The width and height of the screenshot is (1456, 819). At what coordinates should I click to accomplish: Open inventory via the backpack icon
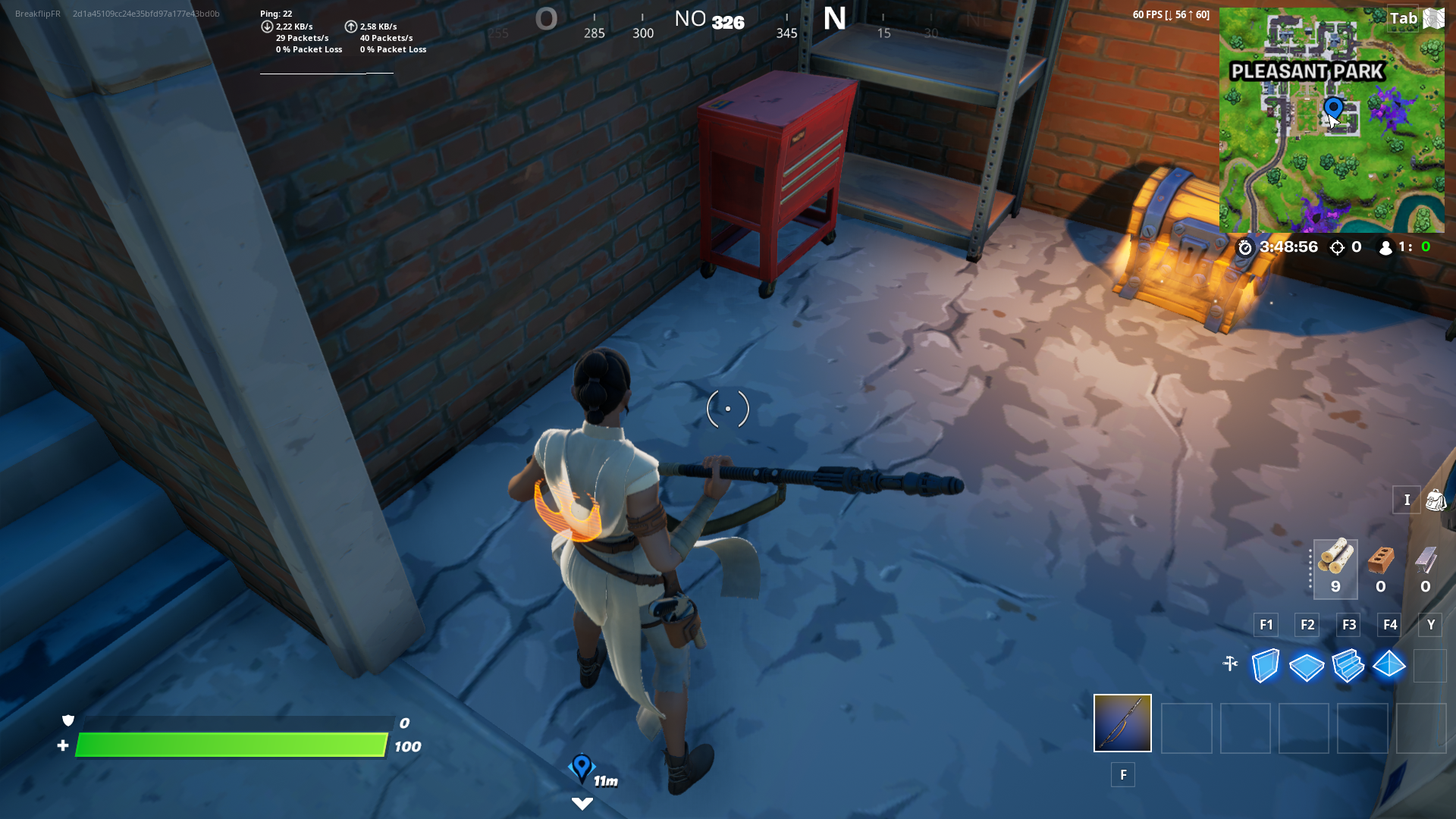click(x=1436, y=500)
